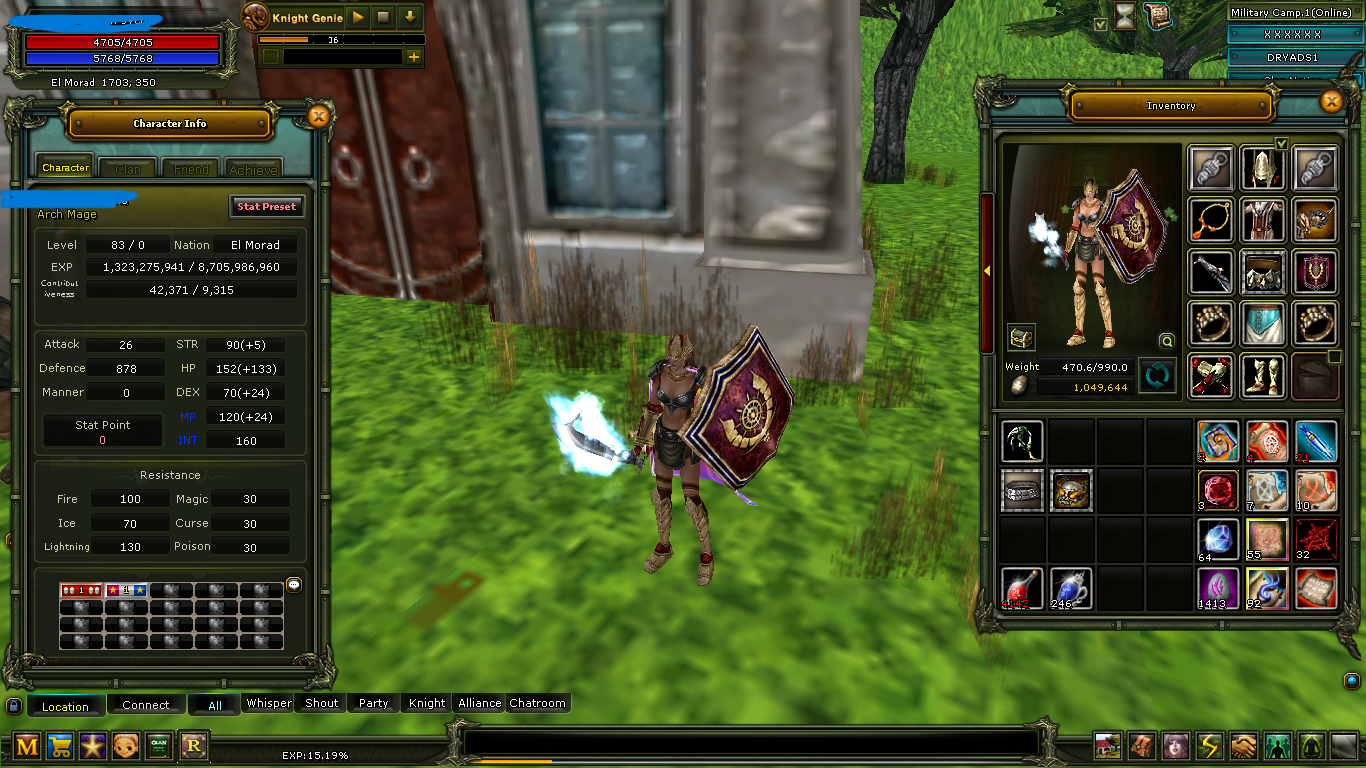The width and height of the screenshot is (1366, 768).
Task: Click the R quest icon bottom left
Action: click(192, 746)
